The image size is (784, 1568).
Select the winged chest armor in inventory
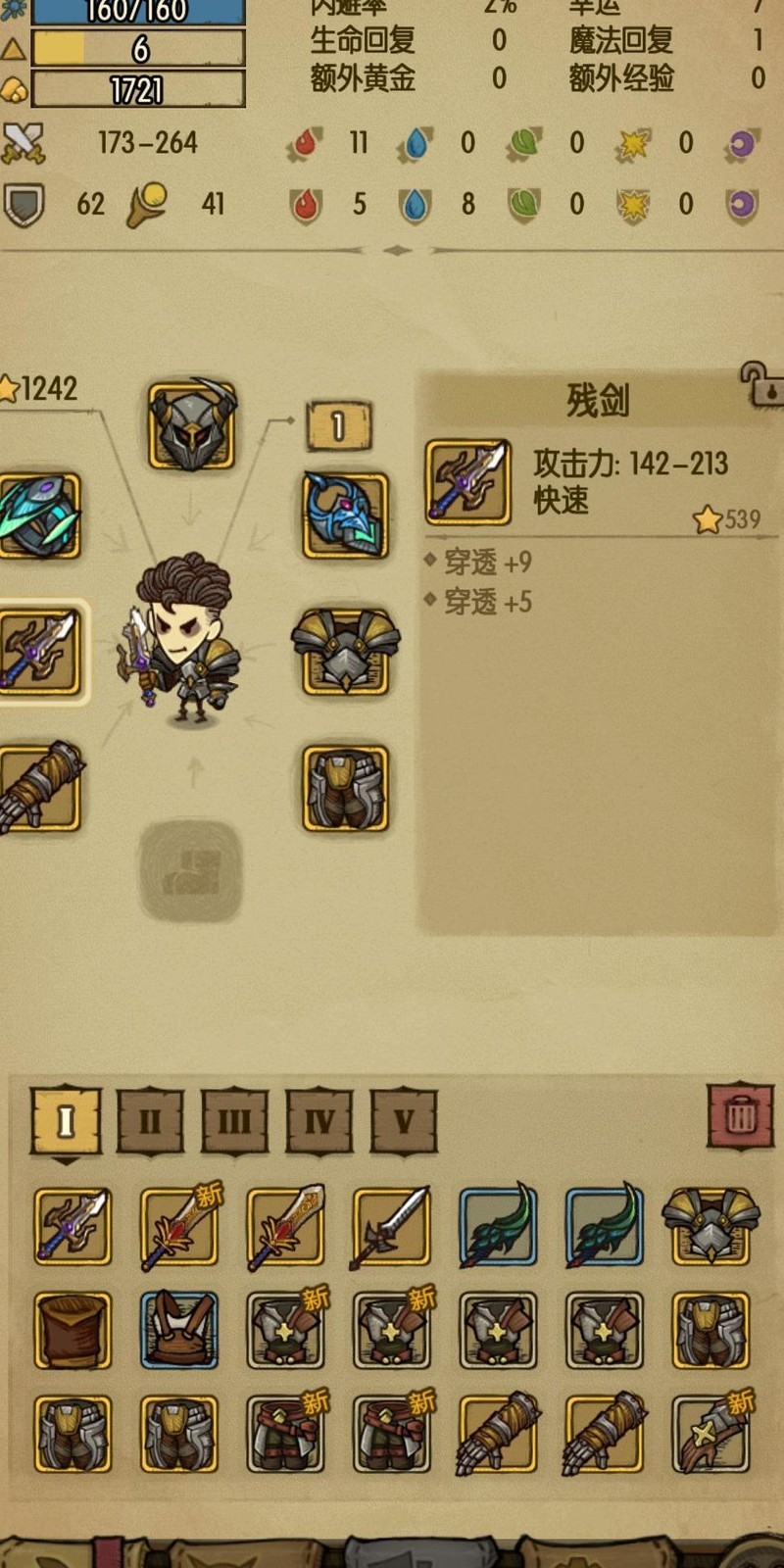[710, 1225]
